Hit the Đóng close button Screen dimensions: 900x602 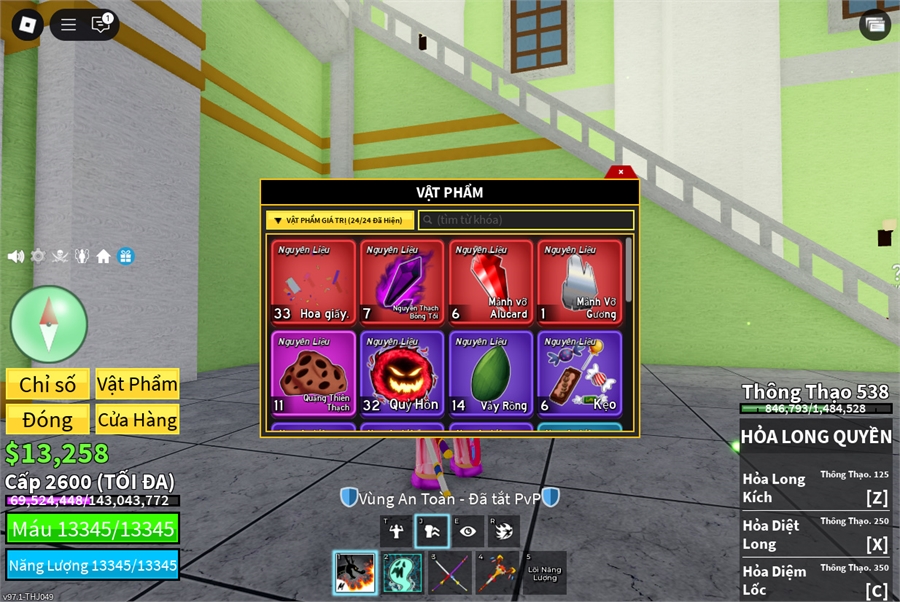pyautogui.click(x=48, y=419)
